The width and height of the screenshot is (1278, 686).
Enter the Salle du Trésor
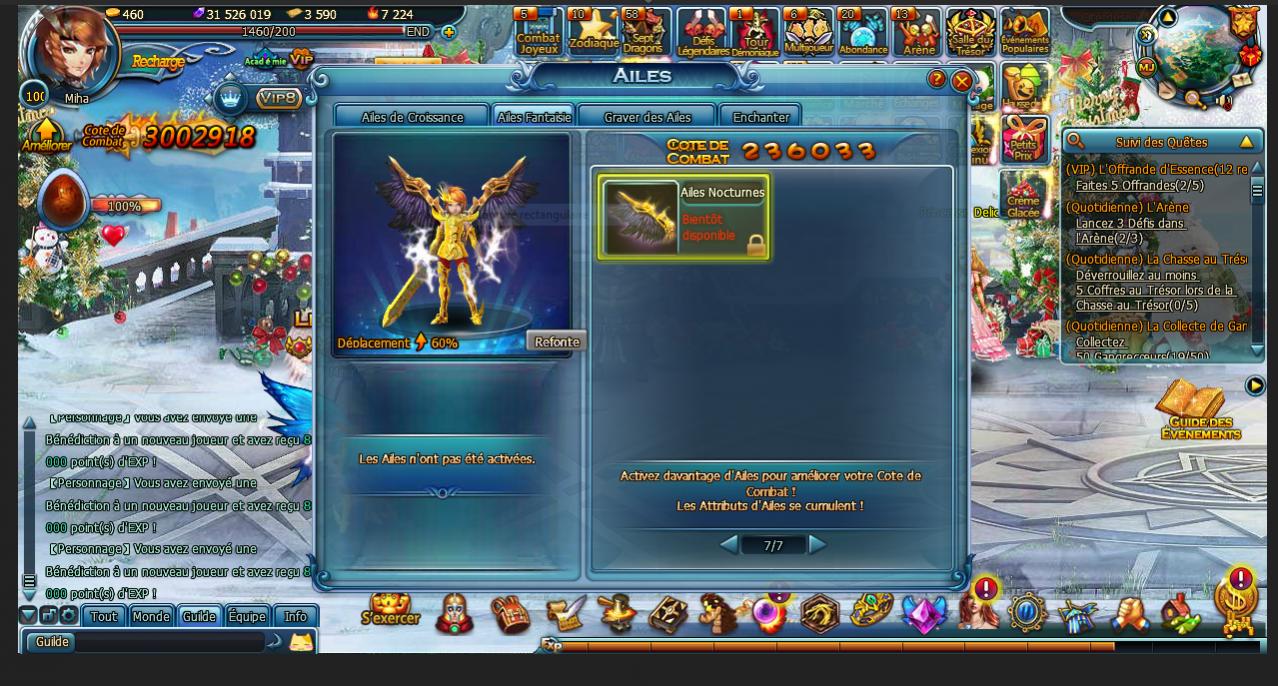point(970,33)
